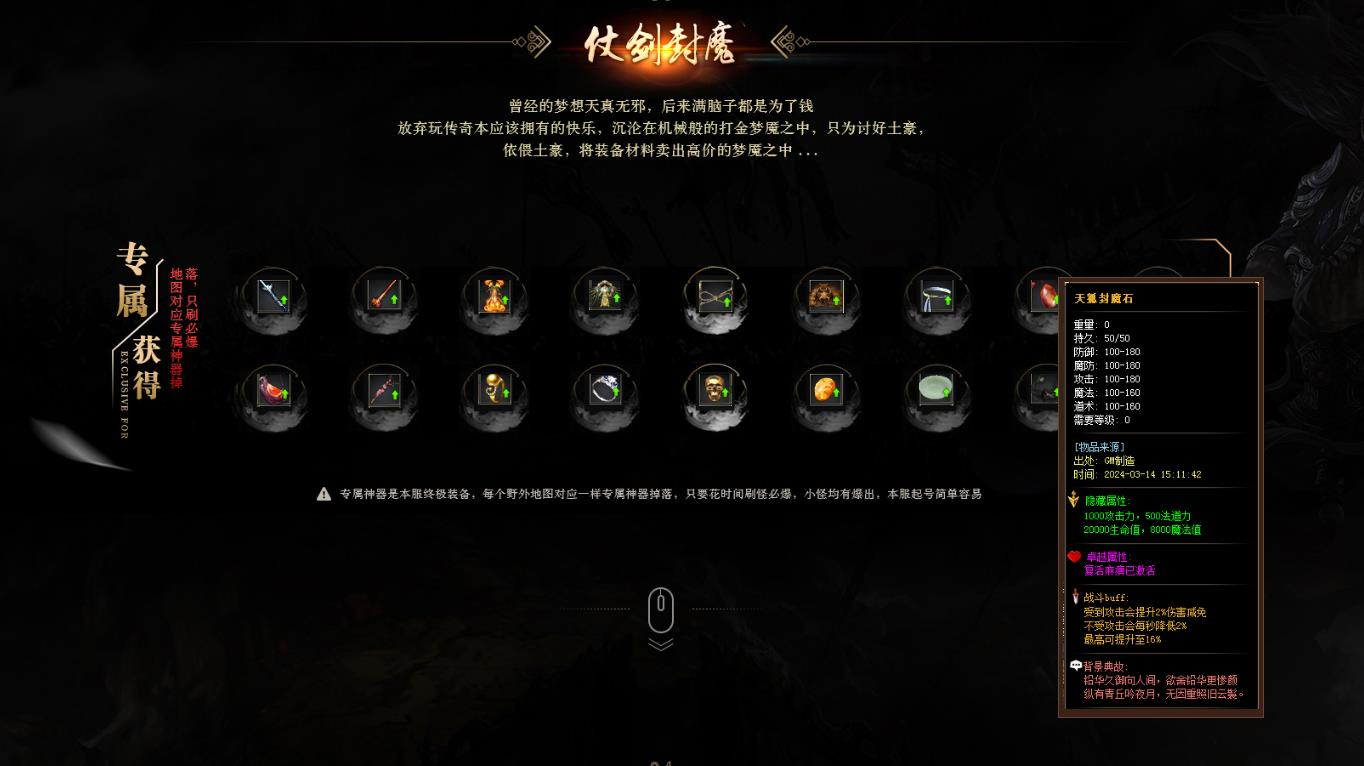This screenshot has height=766, width=1364.
Task: Open the flame armor item icon
Action: click(494, 297)
